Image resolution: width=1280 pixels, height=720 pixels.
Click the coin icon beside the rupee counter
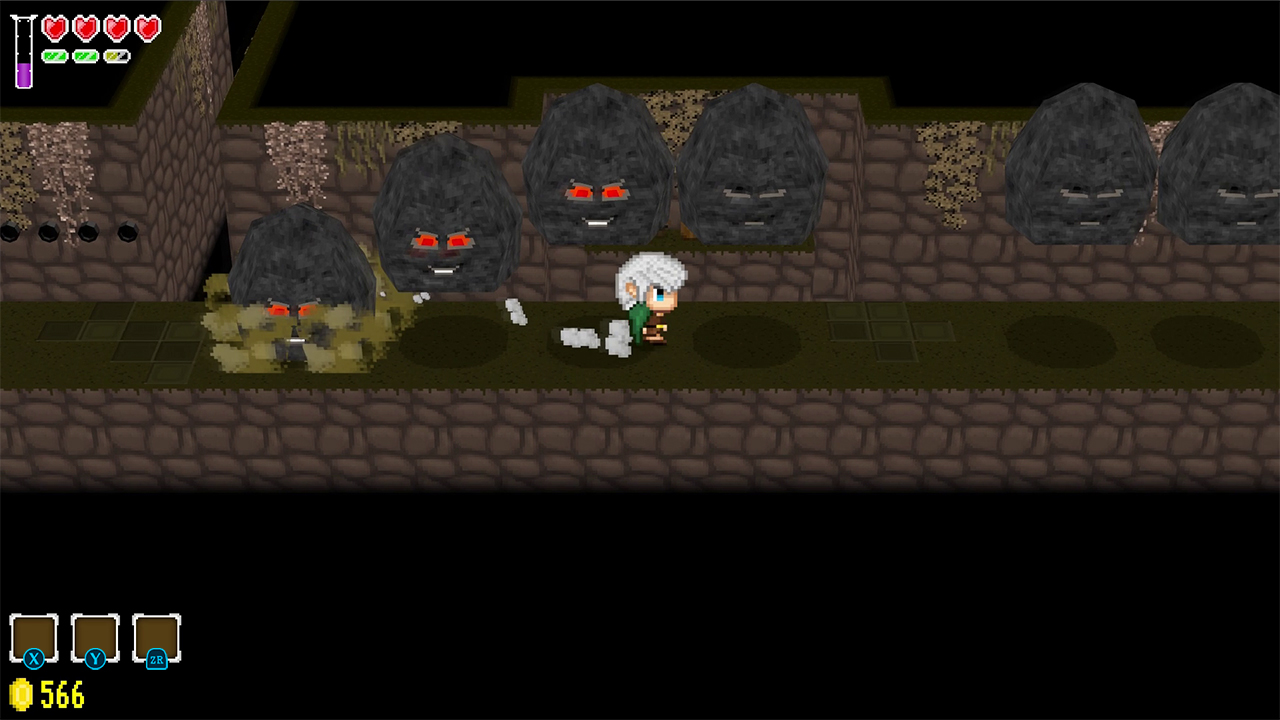tap(22, 696)
